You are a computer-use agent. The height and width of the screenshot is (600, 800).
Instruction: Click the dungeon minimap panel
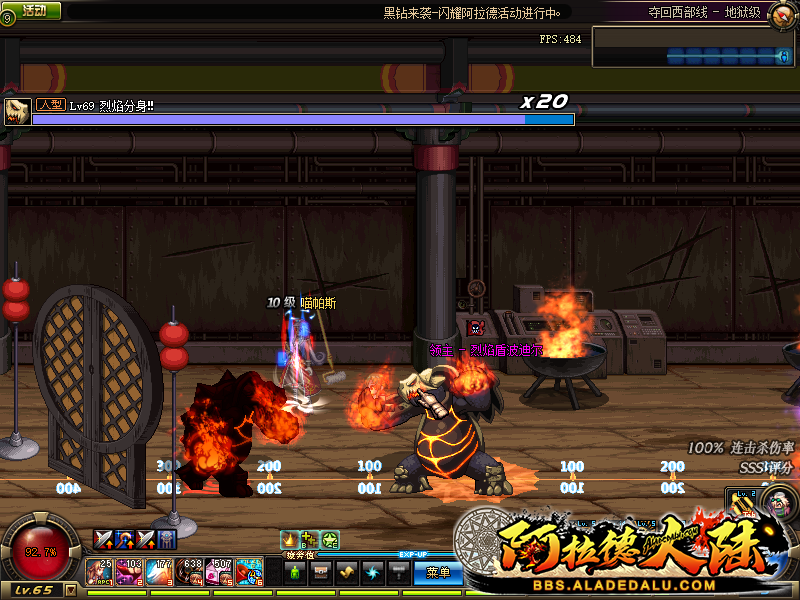[x=693, y=48]
